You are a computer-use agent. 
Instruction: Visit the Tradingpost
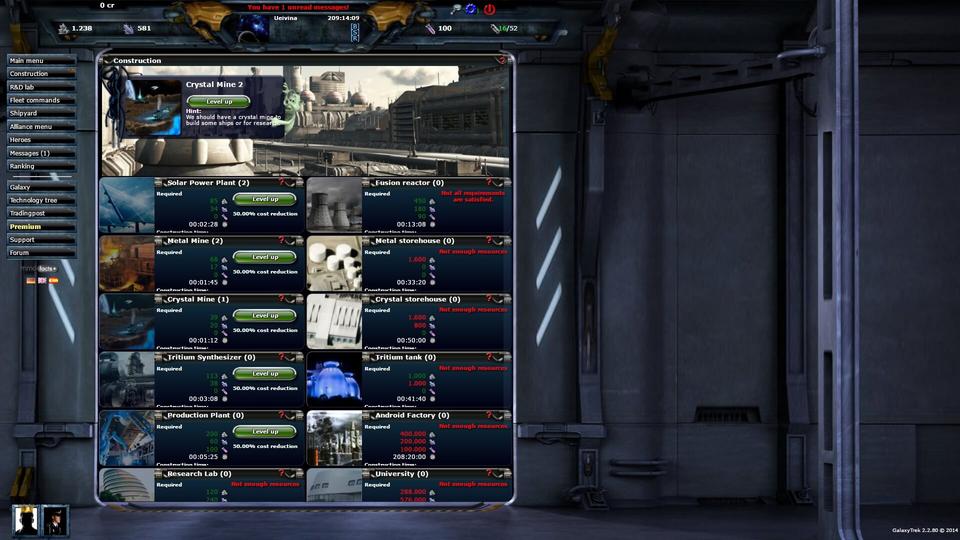coord(41,213)
